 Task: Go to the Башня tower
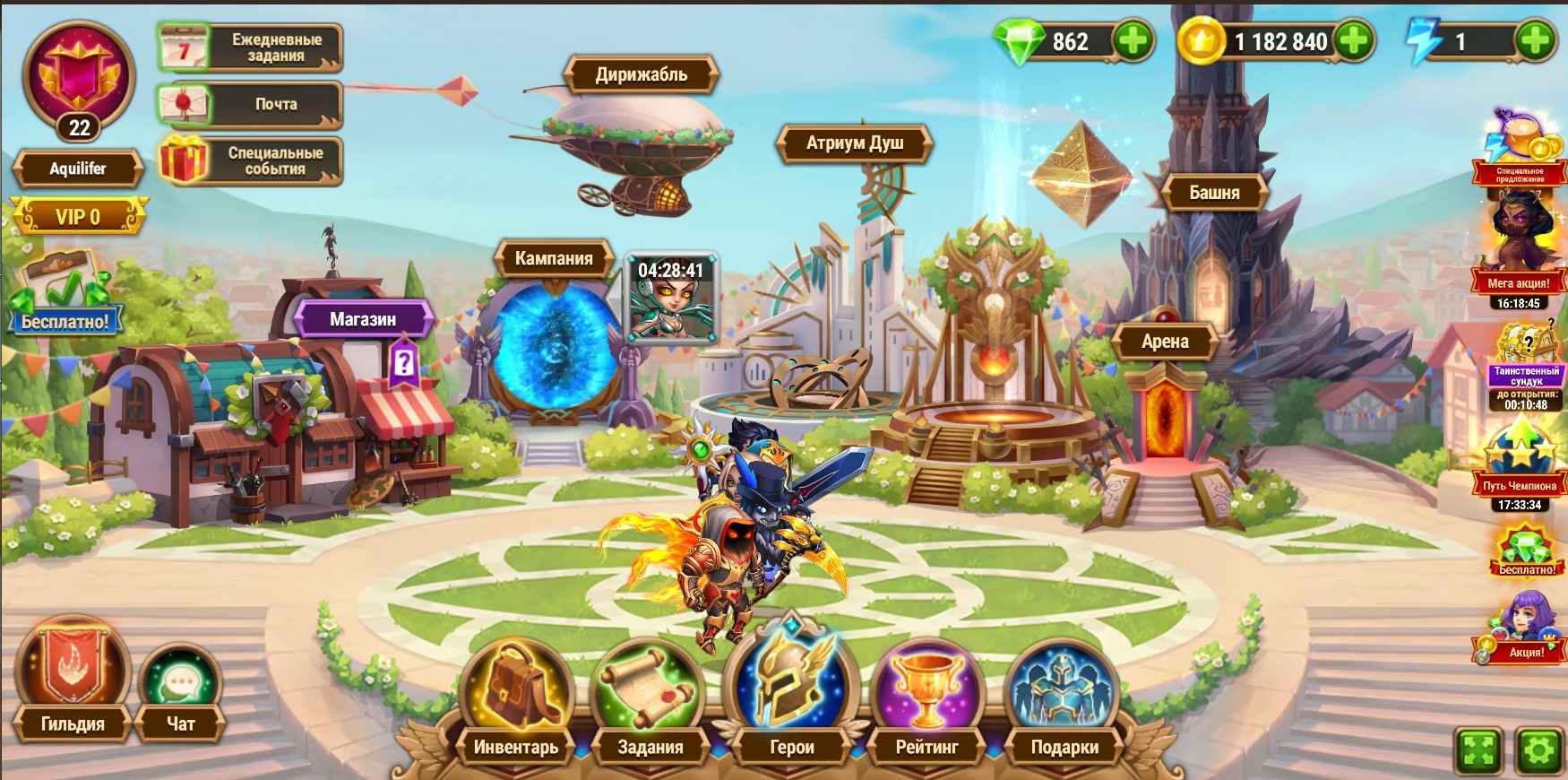(x=1214, y=193)
